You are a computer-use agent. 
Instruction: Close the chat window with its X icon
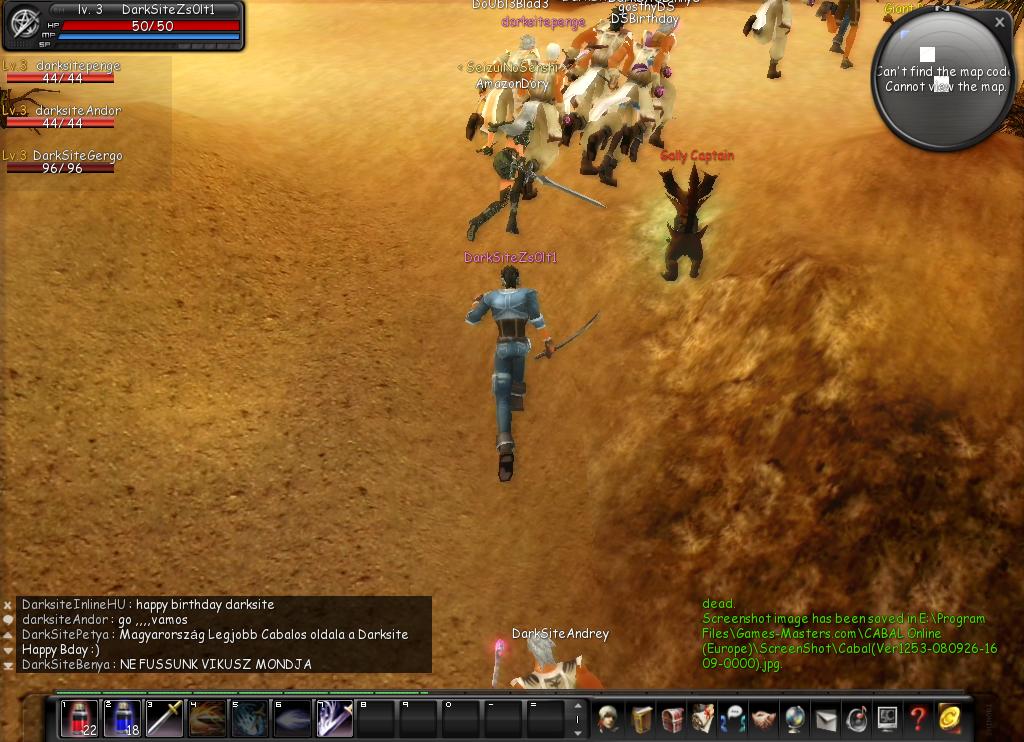[x=8, y=605]
